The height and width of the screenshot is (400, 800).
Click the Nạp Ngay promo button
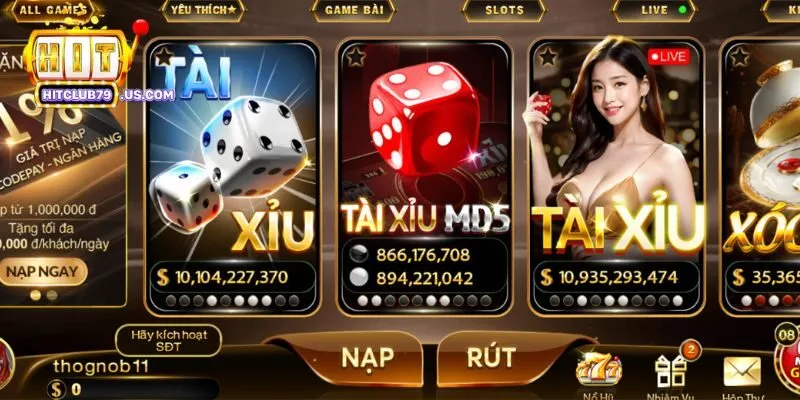tap(45, 270)
